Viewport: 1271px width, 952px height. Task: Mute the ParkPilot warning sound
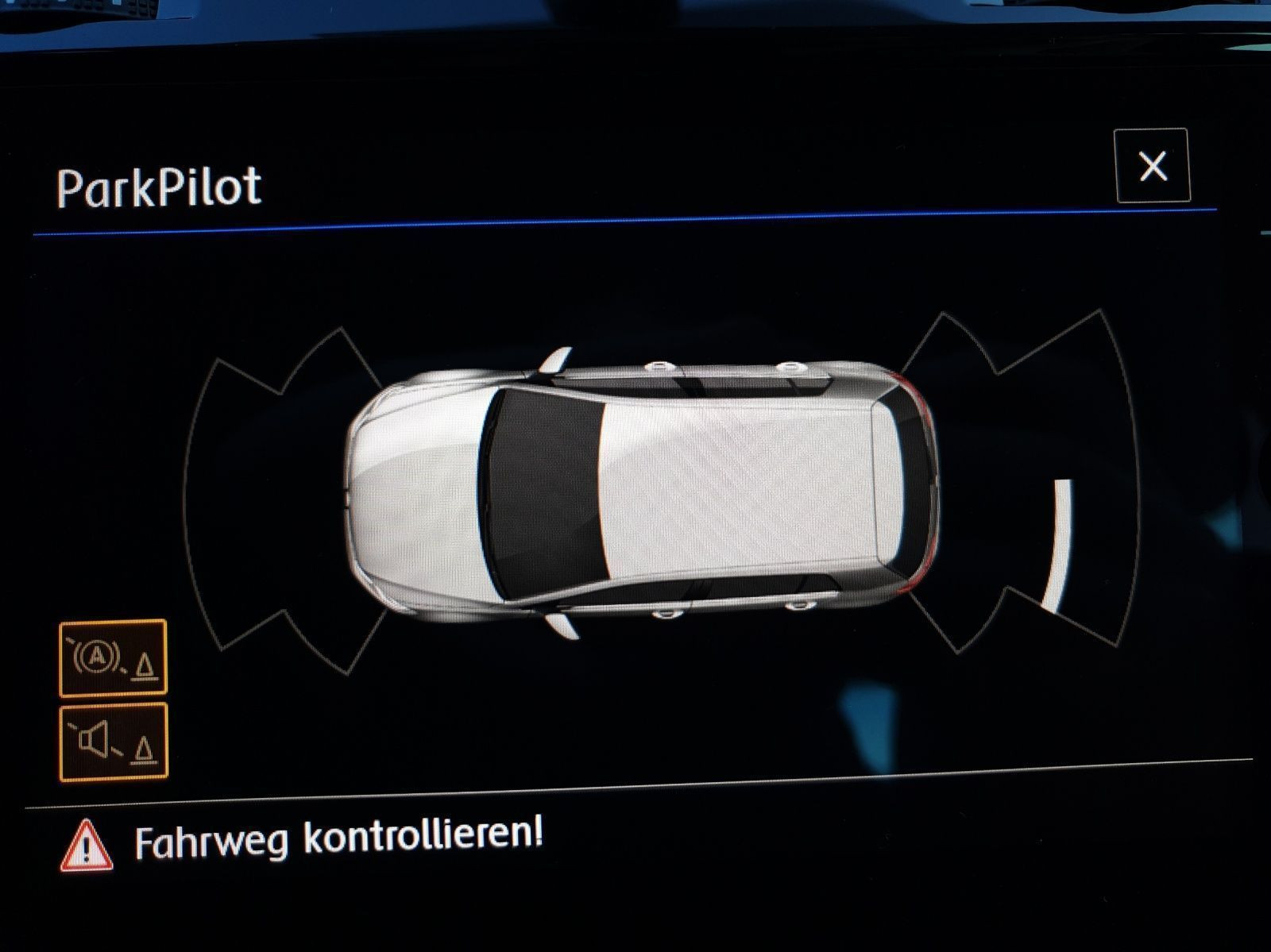(x=114, y=742)
